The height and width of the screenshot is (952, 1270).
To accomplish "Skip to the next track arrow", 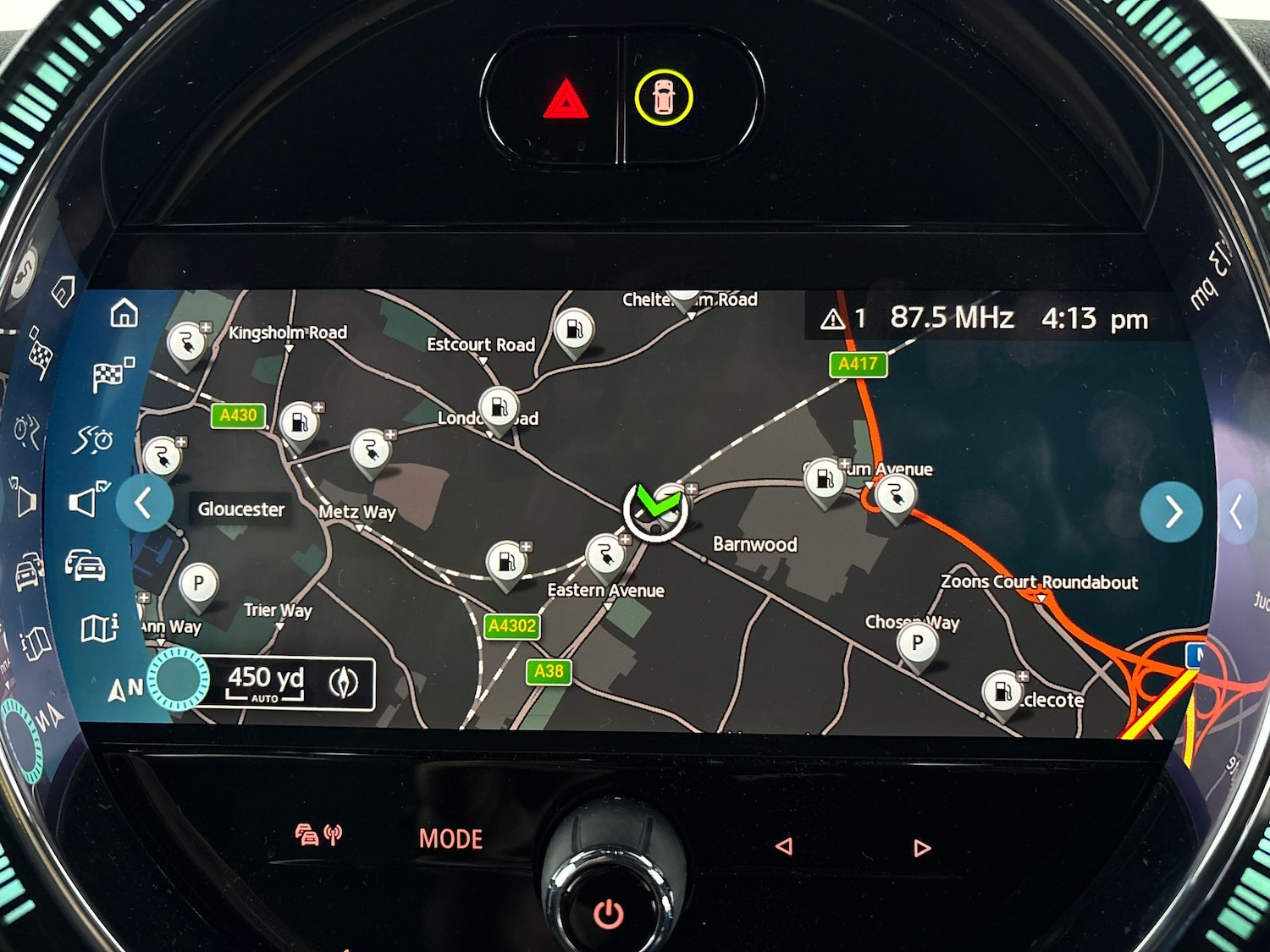I will (x=922, y=847).
